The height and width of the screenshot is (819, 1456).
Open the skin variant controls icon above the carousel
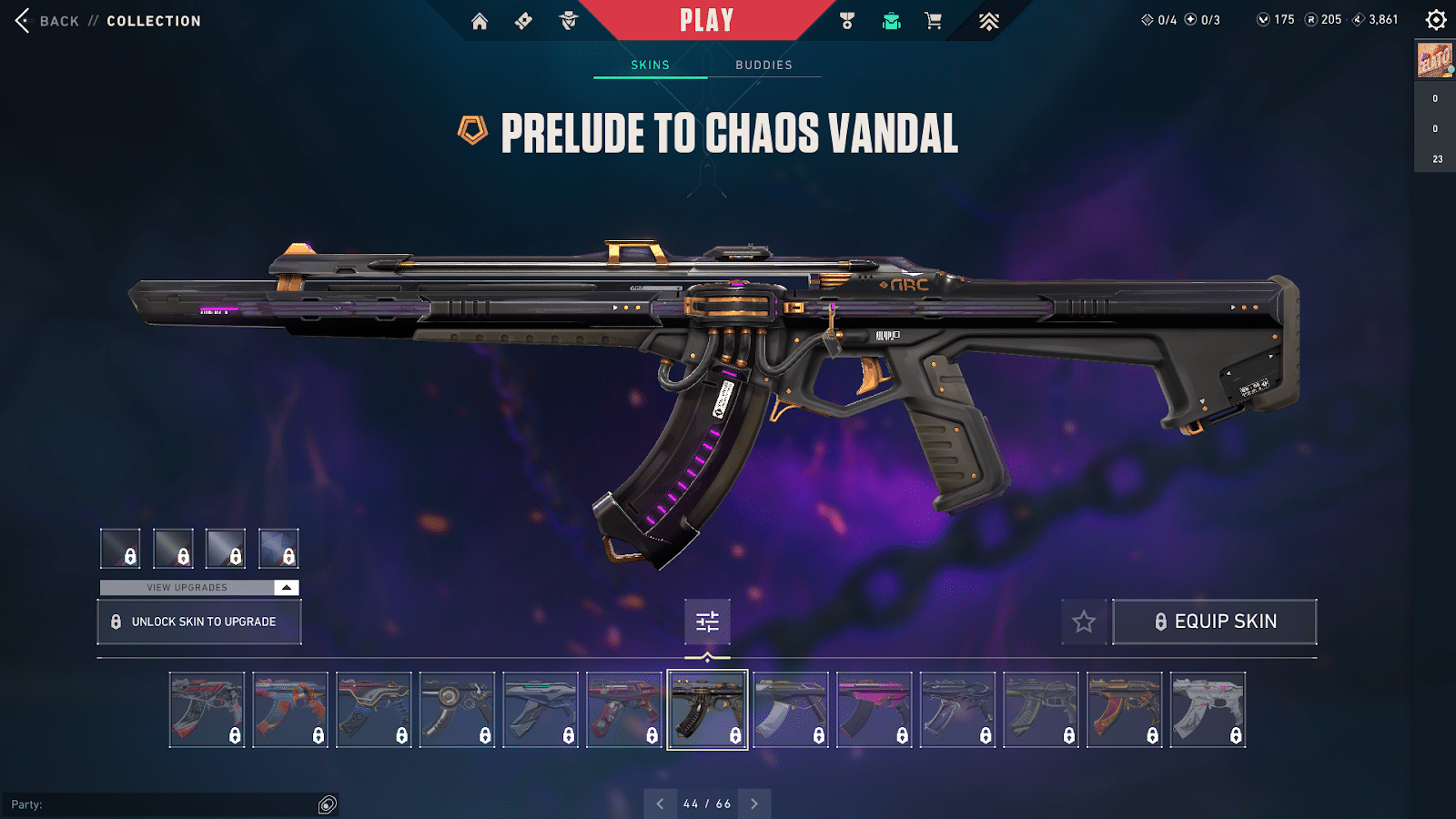(x=706, y=622)
